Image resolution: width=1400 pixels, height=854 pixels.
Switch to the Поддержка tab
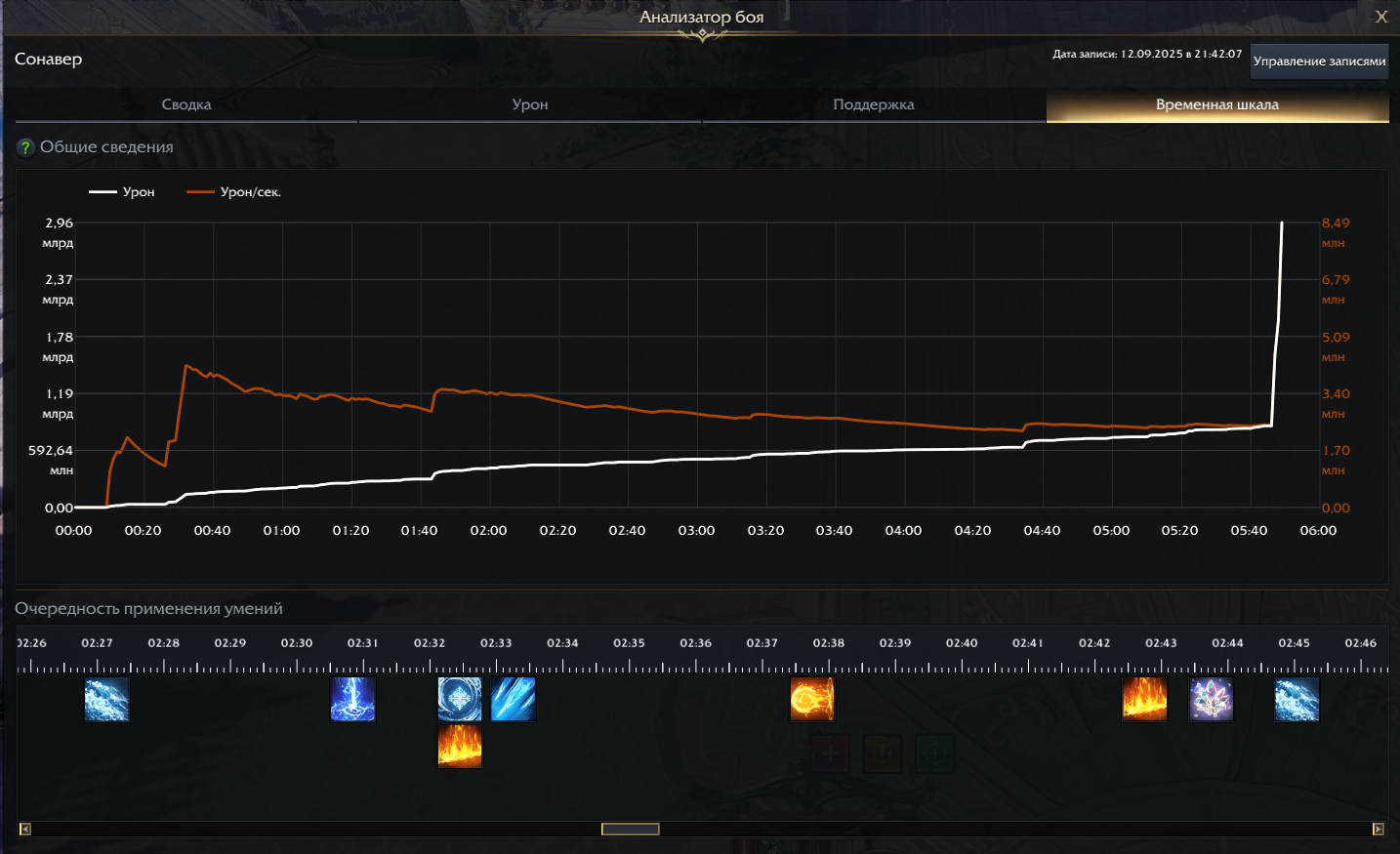[x=872, y=104]
